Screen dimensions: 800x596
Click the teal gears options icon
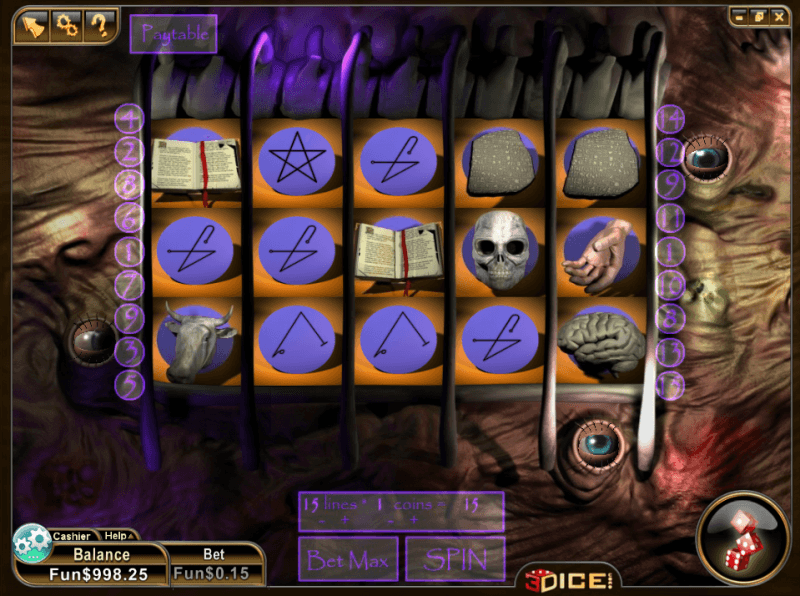click(x=31, y=542)
